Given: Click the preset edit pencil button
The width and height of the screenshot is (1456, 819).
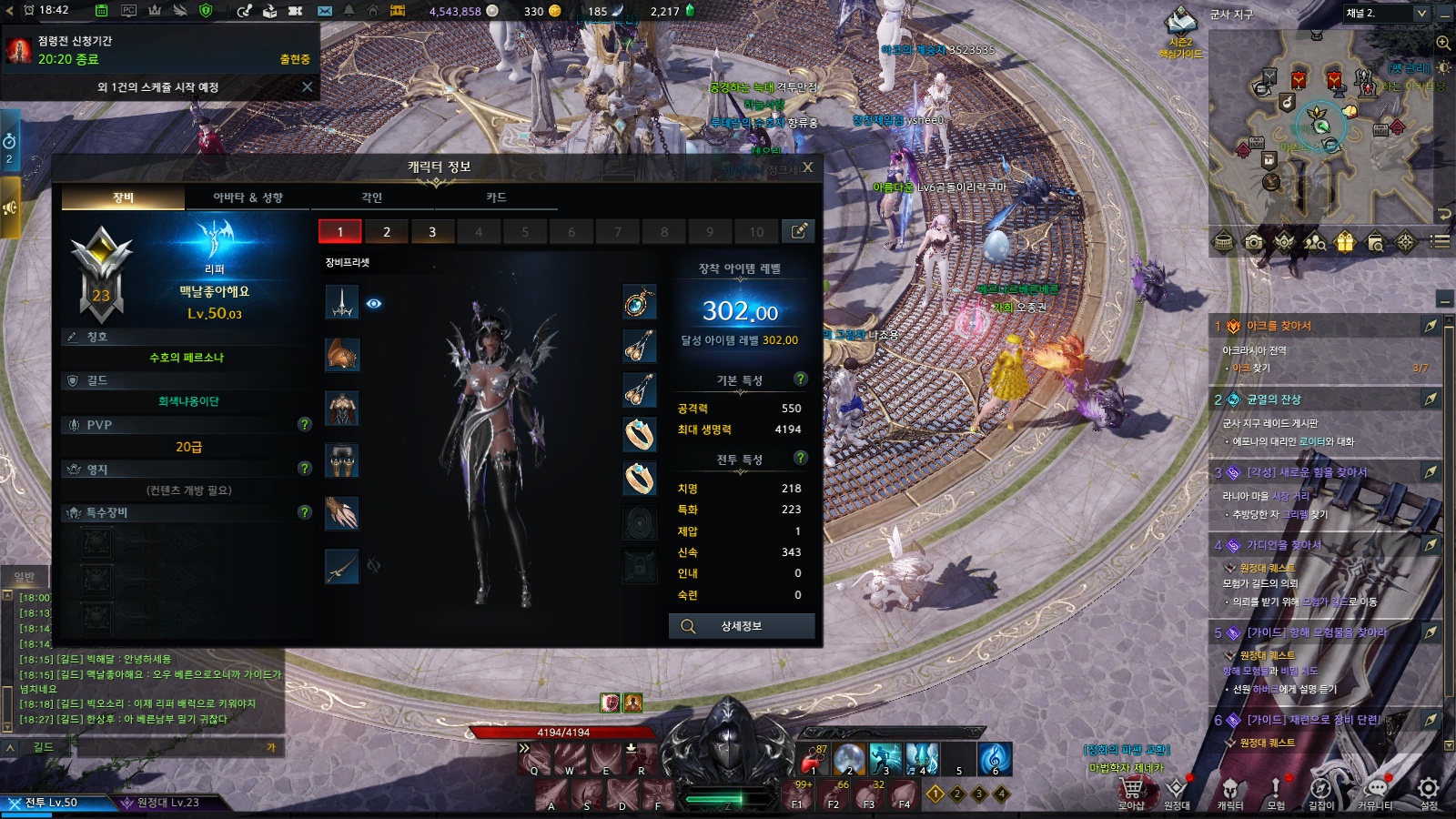Looking at the screenshot, I should (x=798, y=231).
